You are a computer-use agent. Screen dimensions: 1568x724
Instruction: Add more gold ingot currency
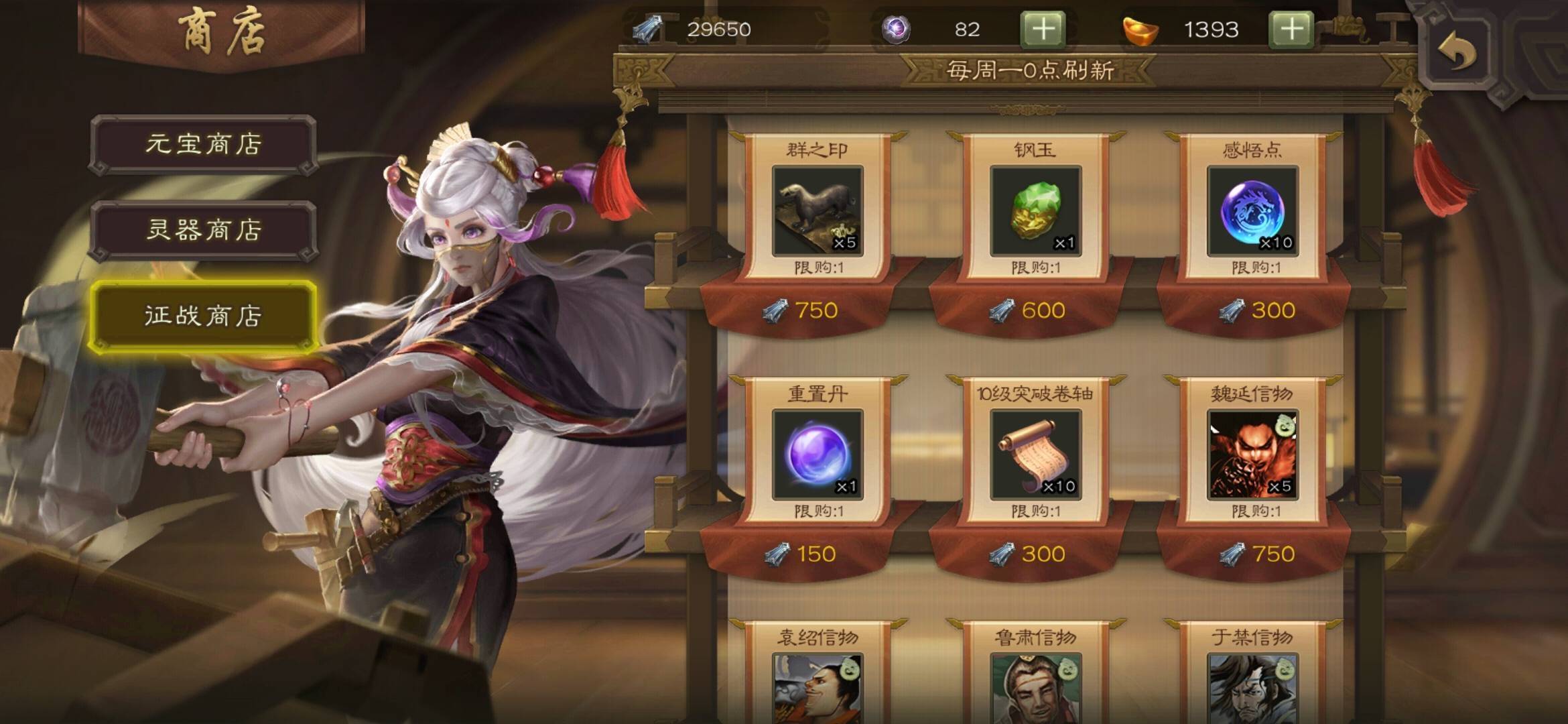1291,29
